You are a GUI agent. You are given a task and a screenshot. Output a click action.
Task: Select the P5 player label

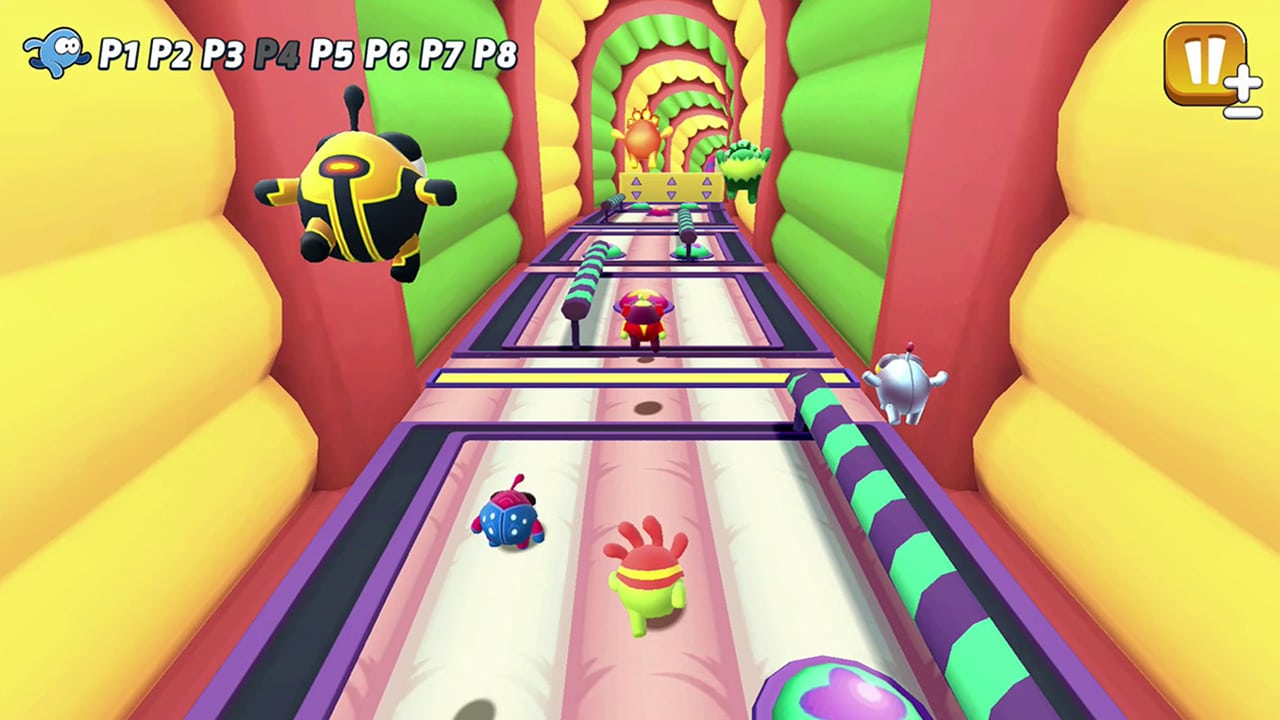pyautogui.click(x=330, y=55)
